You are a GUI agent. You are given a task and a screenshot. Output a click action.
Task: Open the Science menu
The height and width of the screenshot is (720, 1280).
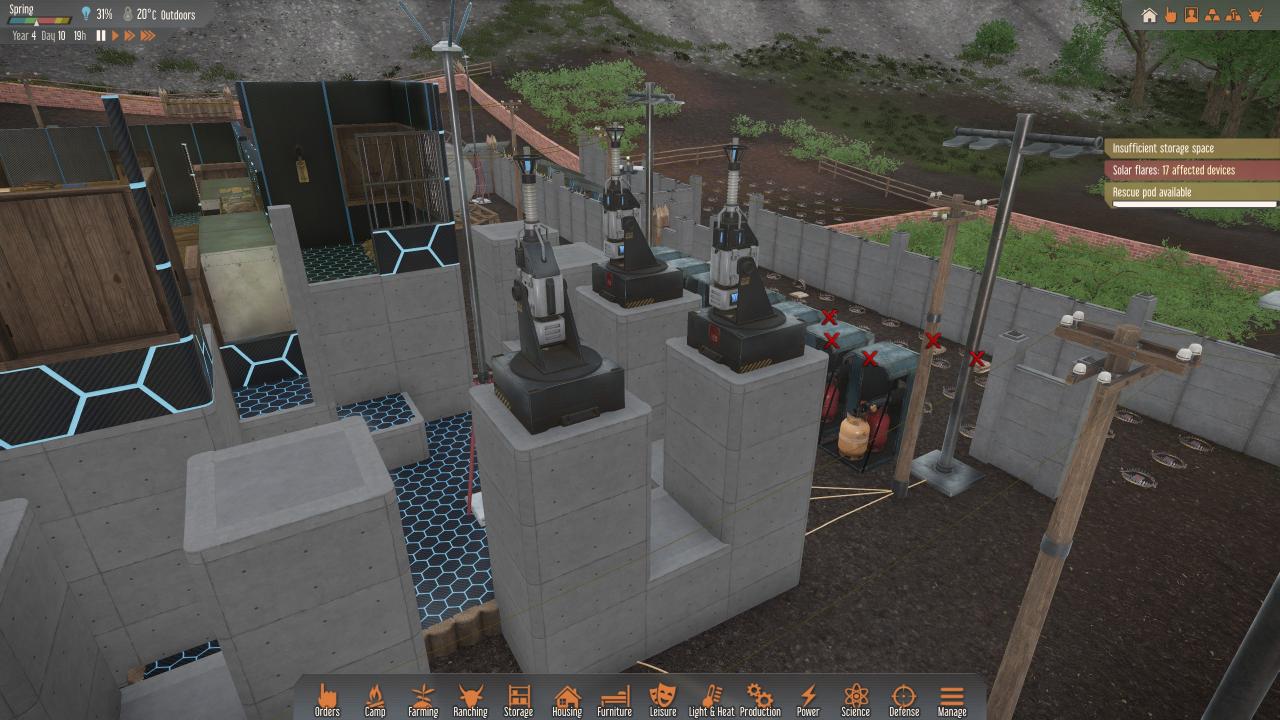pyautogui.click(x=855, y=699)
